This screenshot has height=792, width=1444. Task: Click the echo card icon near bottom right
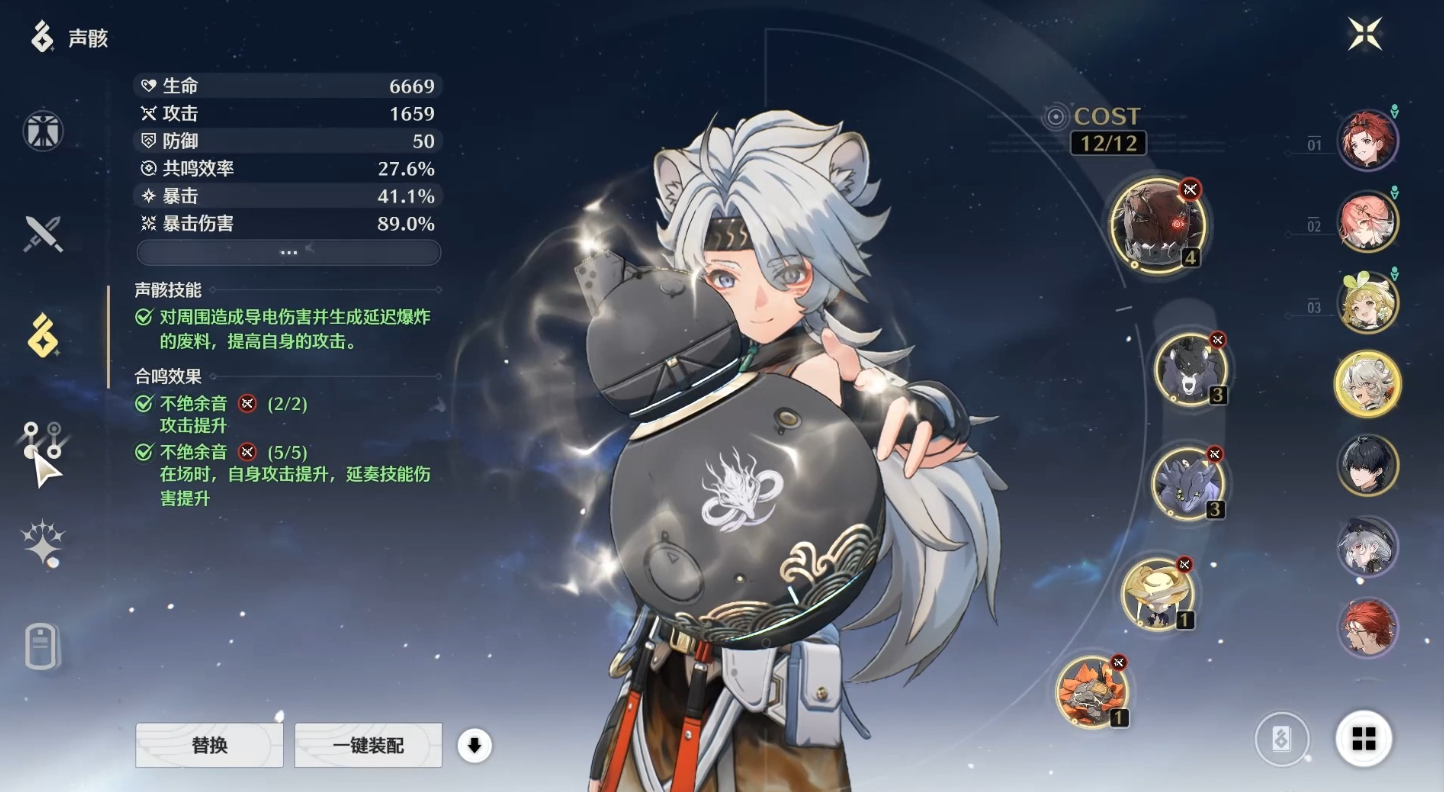(1283, 740)
